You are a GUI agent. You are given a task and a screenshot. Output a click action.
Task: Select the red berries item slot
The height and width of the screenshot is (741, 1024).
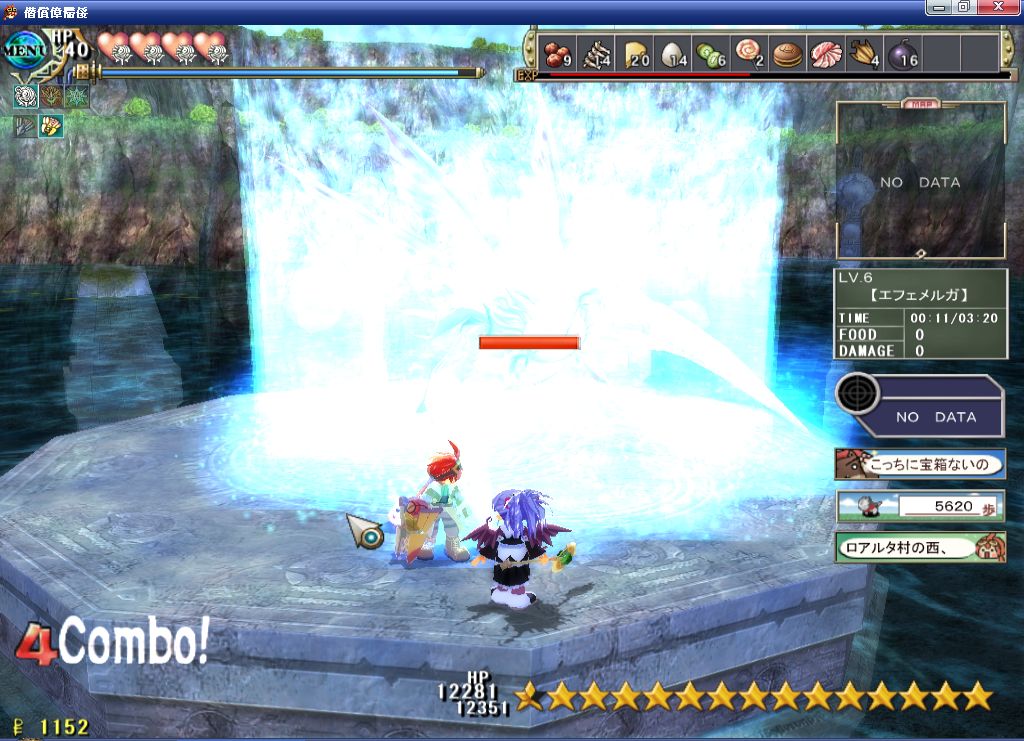[556, 53]
